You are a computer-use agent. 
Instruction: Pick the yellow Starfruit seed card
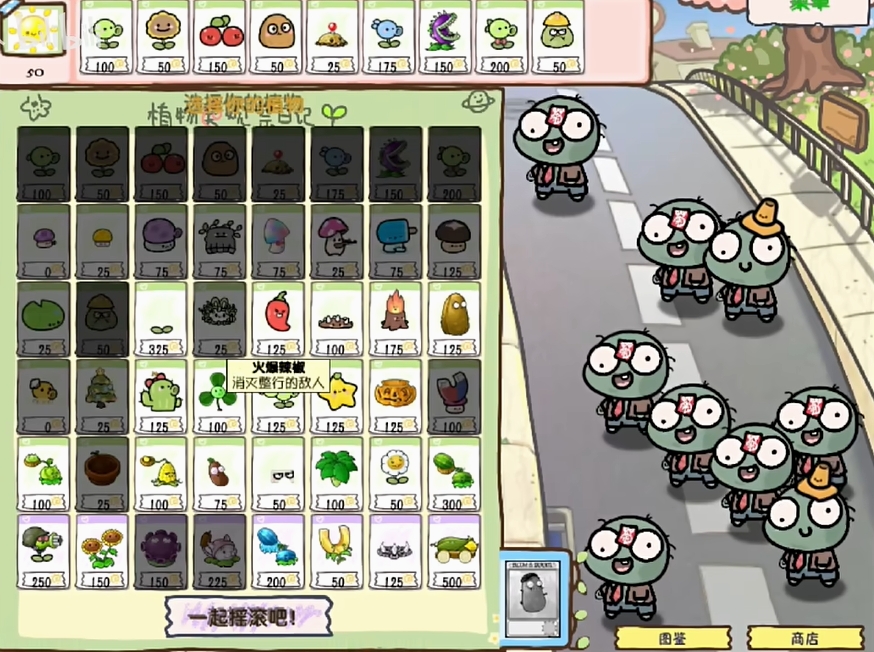(336, 396)
